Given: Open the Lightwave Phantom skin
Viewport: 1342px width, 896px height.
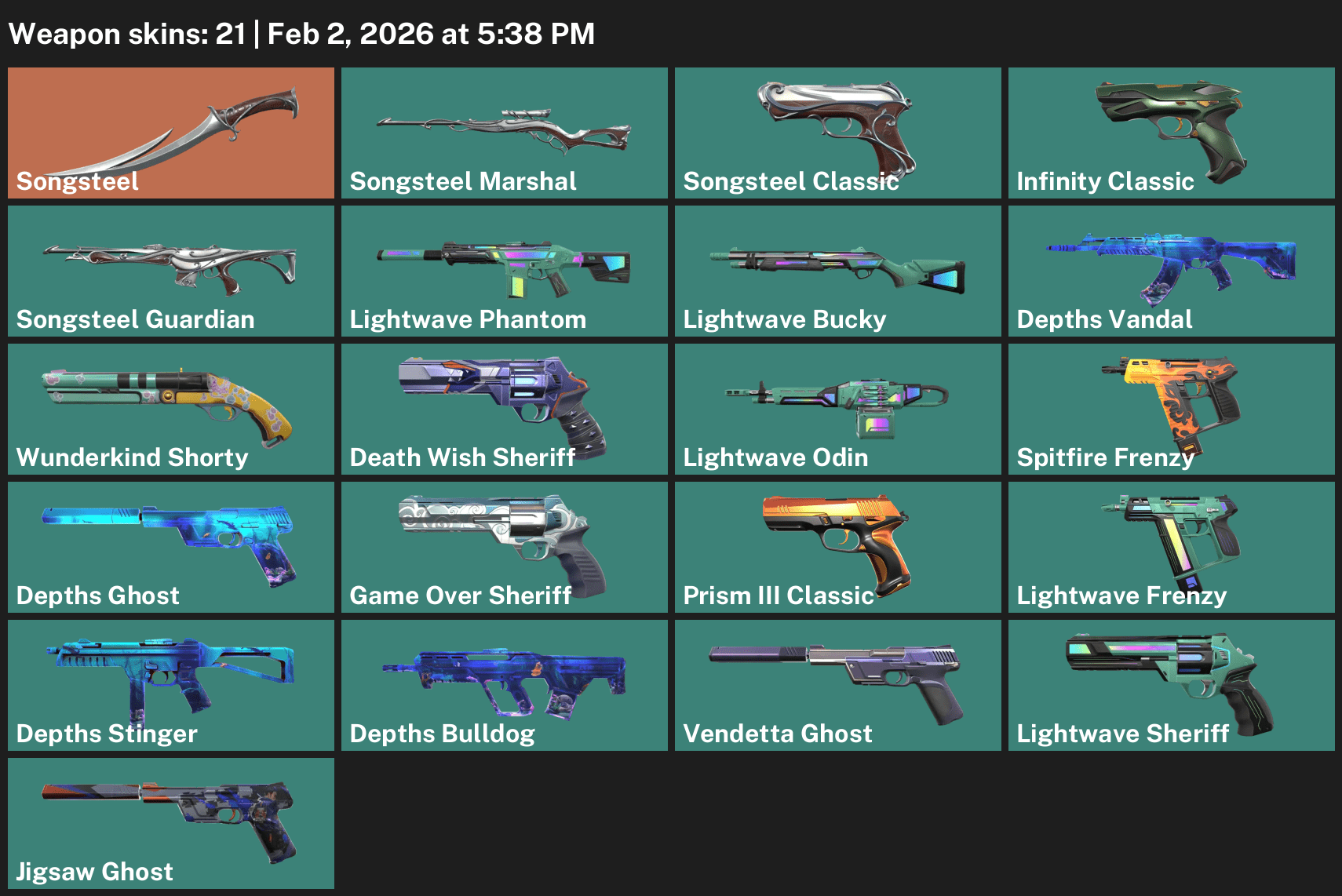Looking at the screenshot, I should tap(504, 271).
